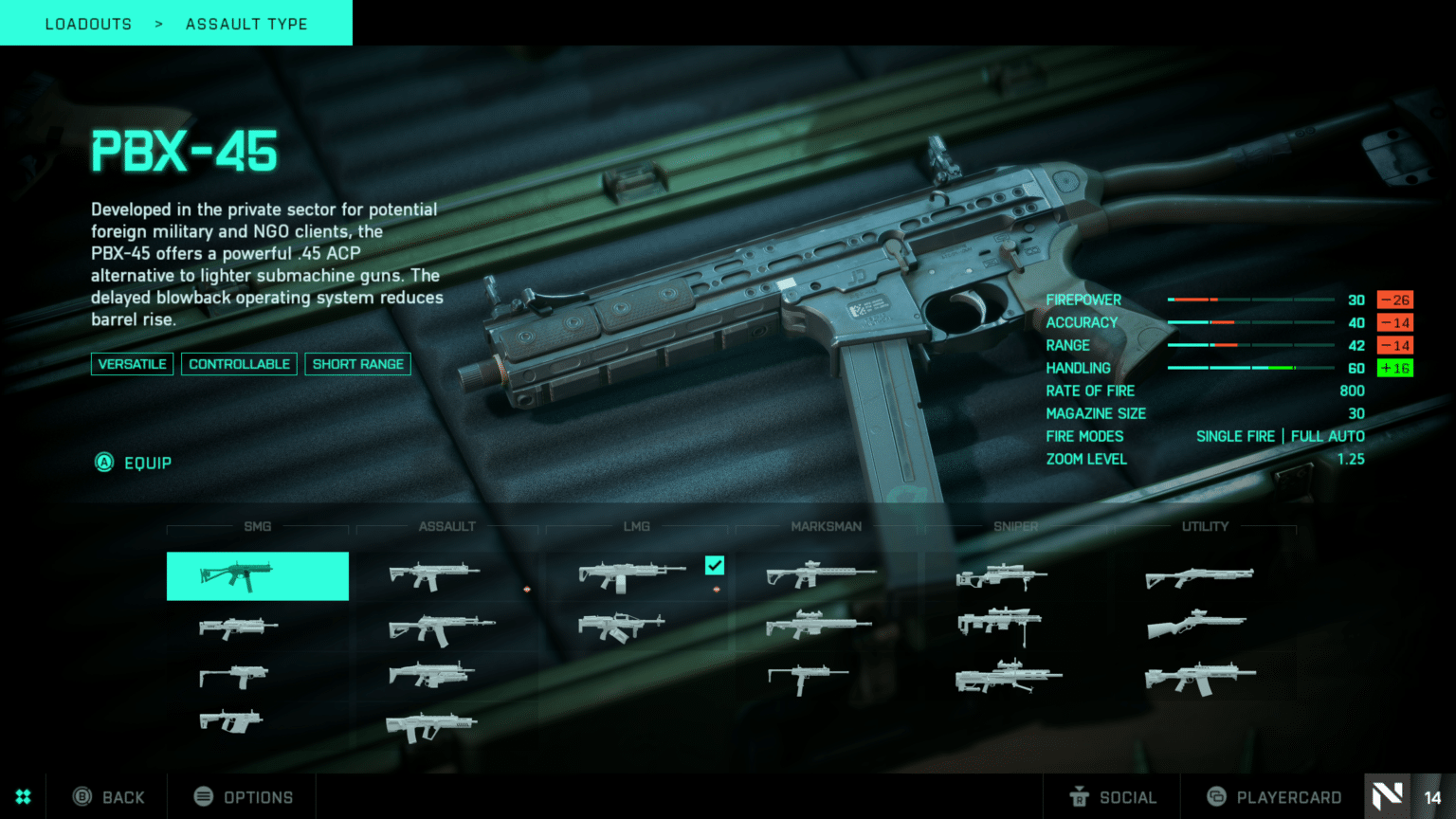Viewport: 1456px width, 819px height.
Task: View the Playercard
Action: click(x=1274, y=797)
